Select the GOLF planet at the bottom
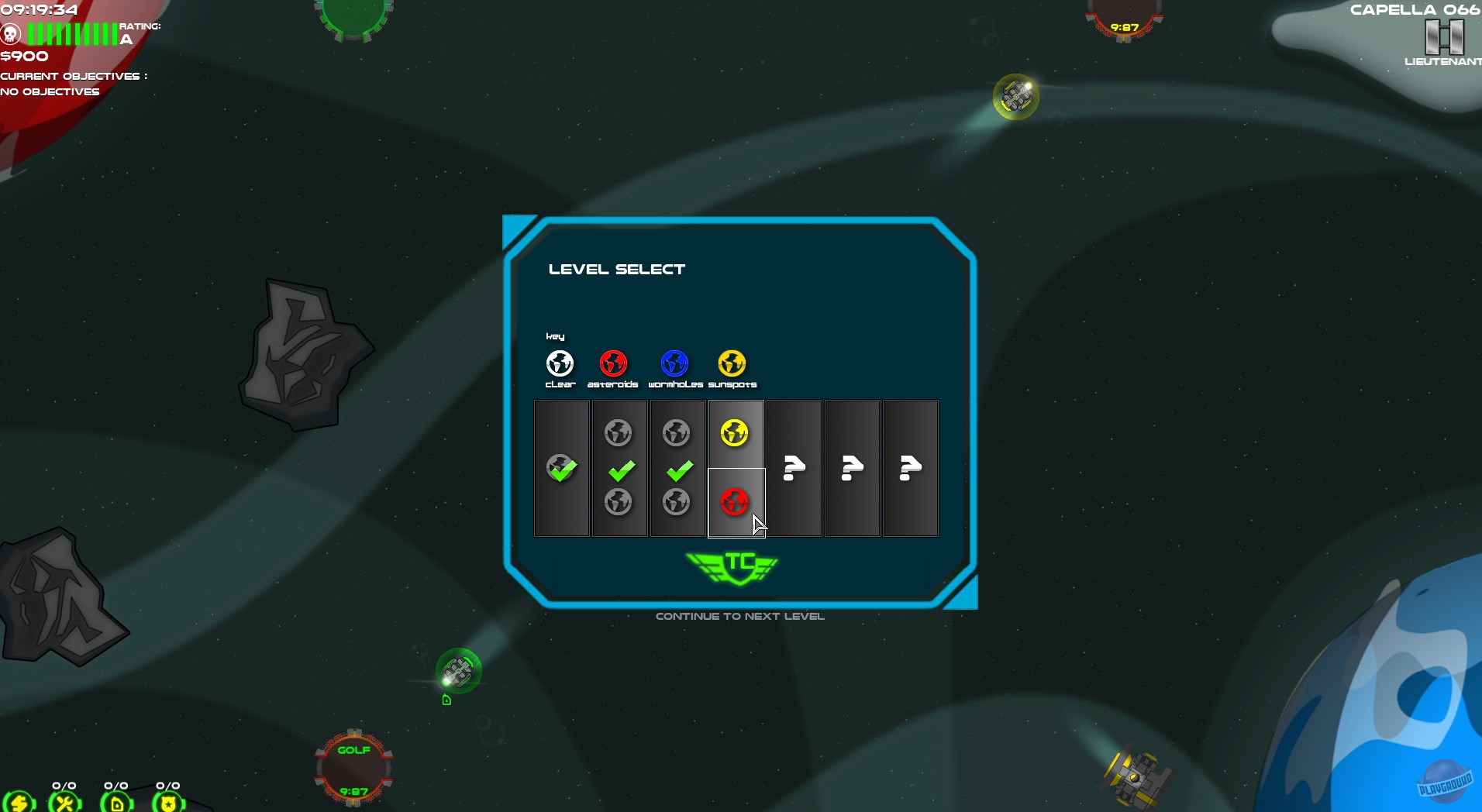 tap(354, 767)
